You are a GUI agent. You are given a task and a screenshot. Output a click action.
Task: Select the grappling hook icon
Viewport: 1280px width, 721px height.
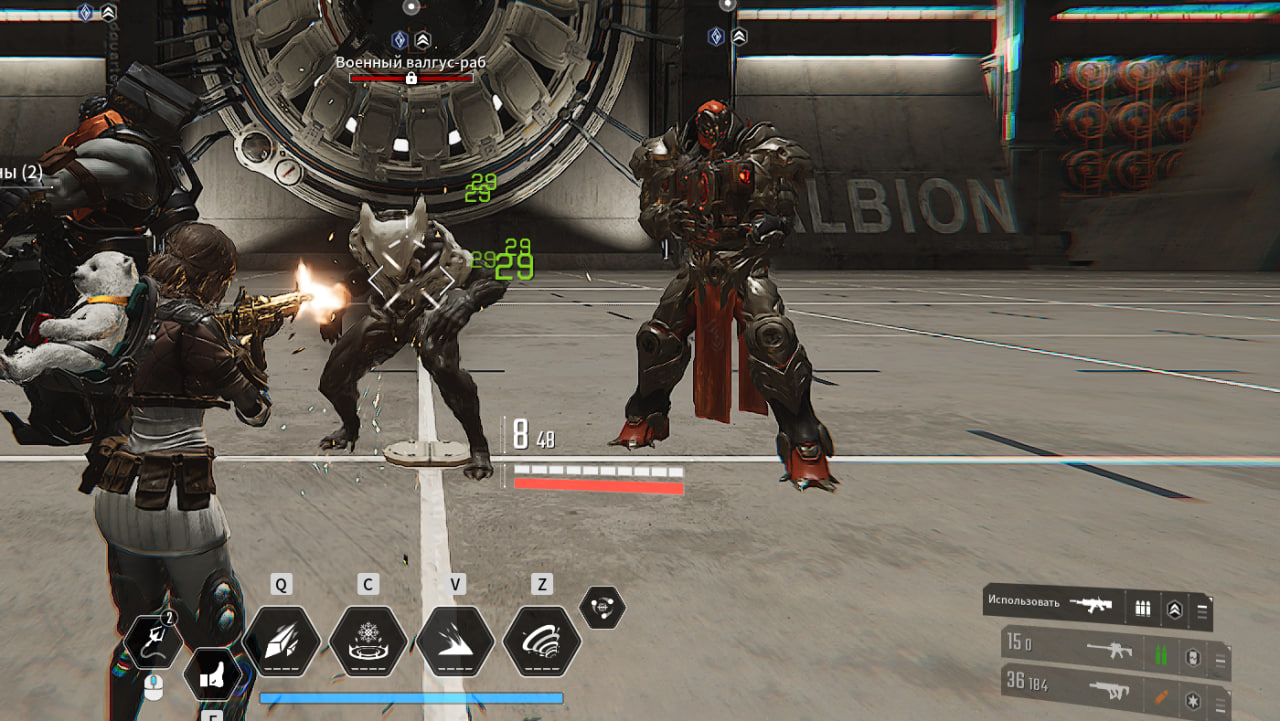[153, 641]
